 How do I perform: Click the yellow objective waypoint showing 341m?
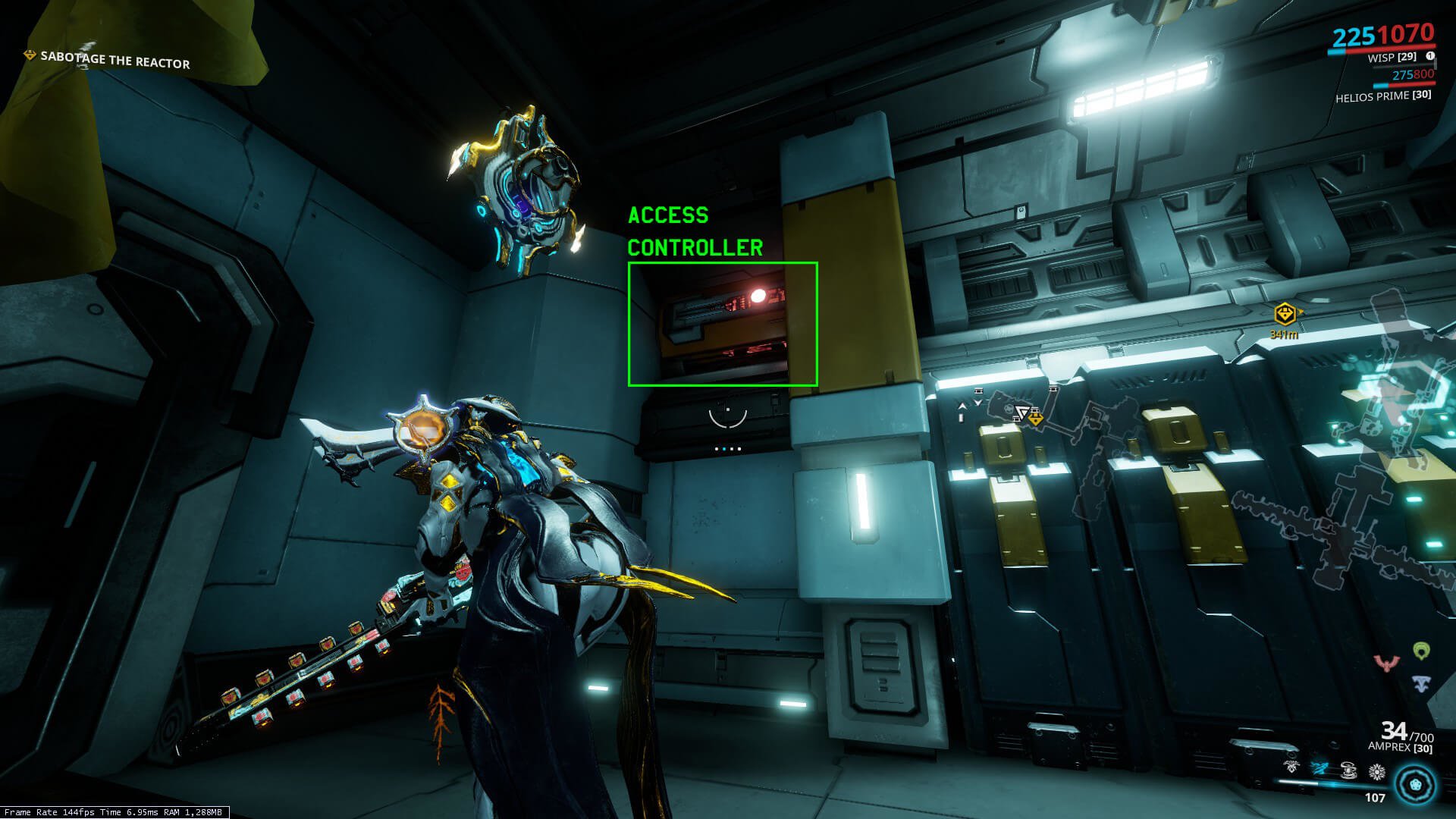(x=1285, y=313)
